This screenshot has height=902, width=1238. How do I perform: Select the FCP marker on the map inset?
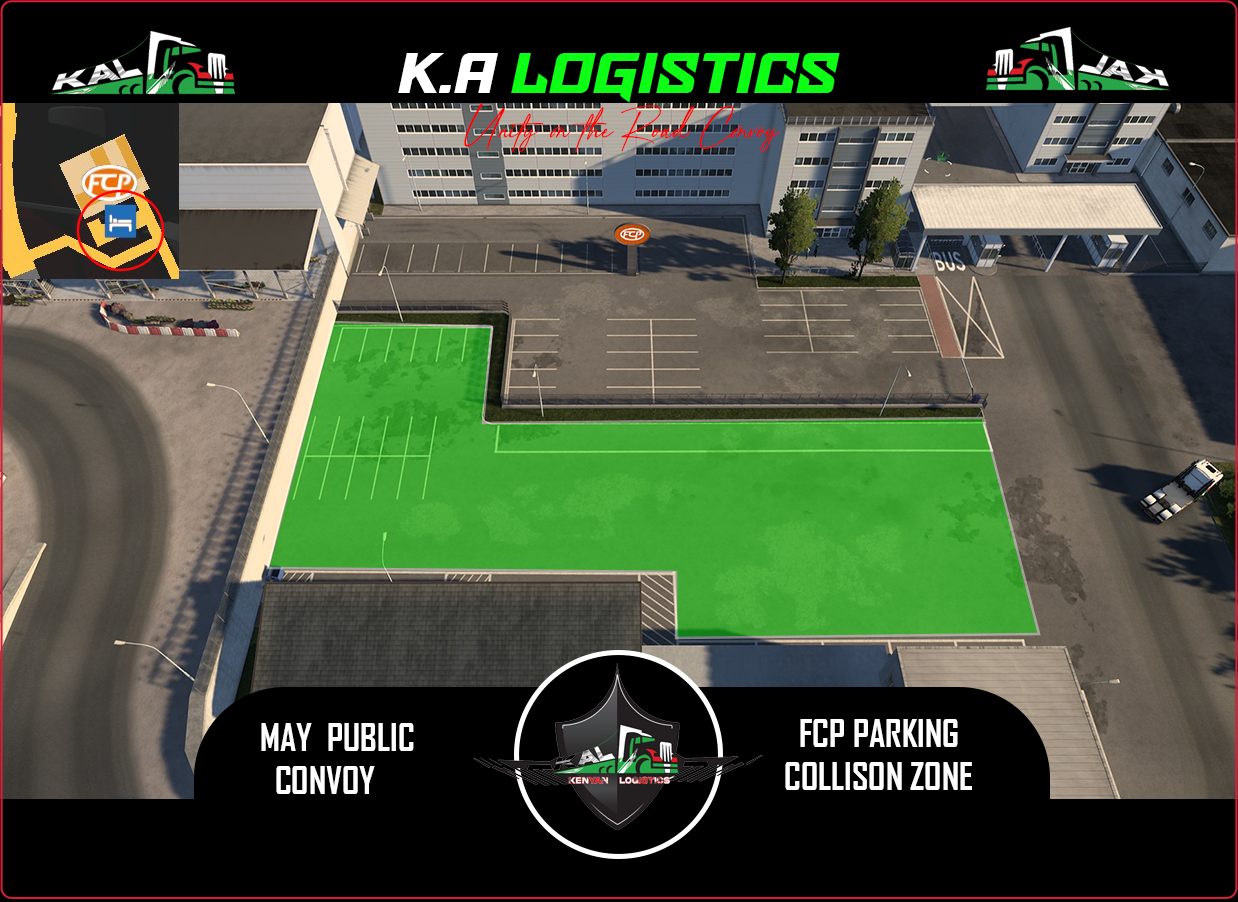point(101,182)
